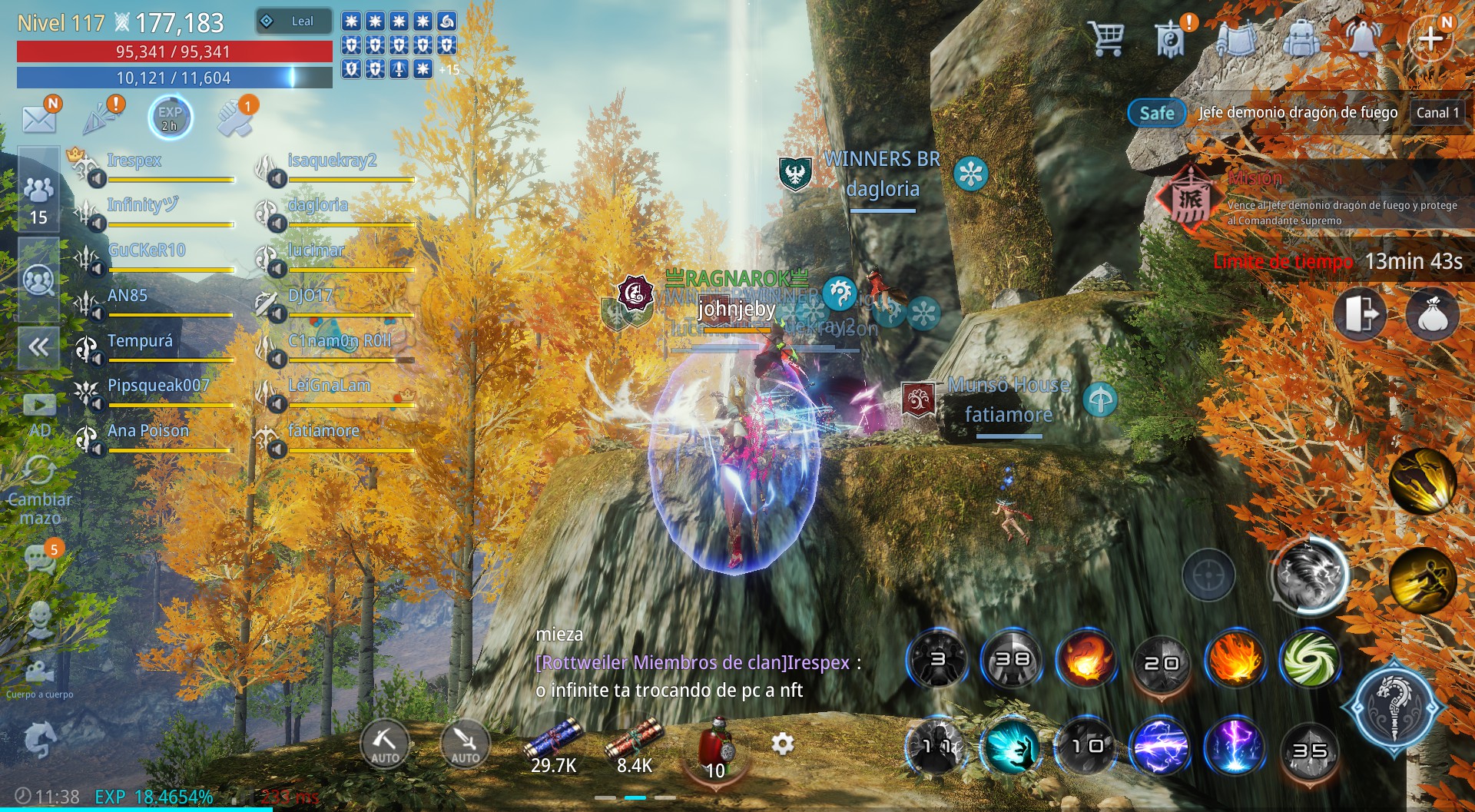Open quick slot gear settings
This screenshot has width=1475, height=812.
coord(782,744)
